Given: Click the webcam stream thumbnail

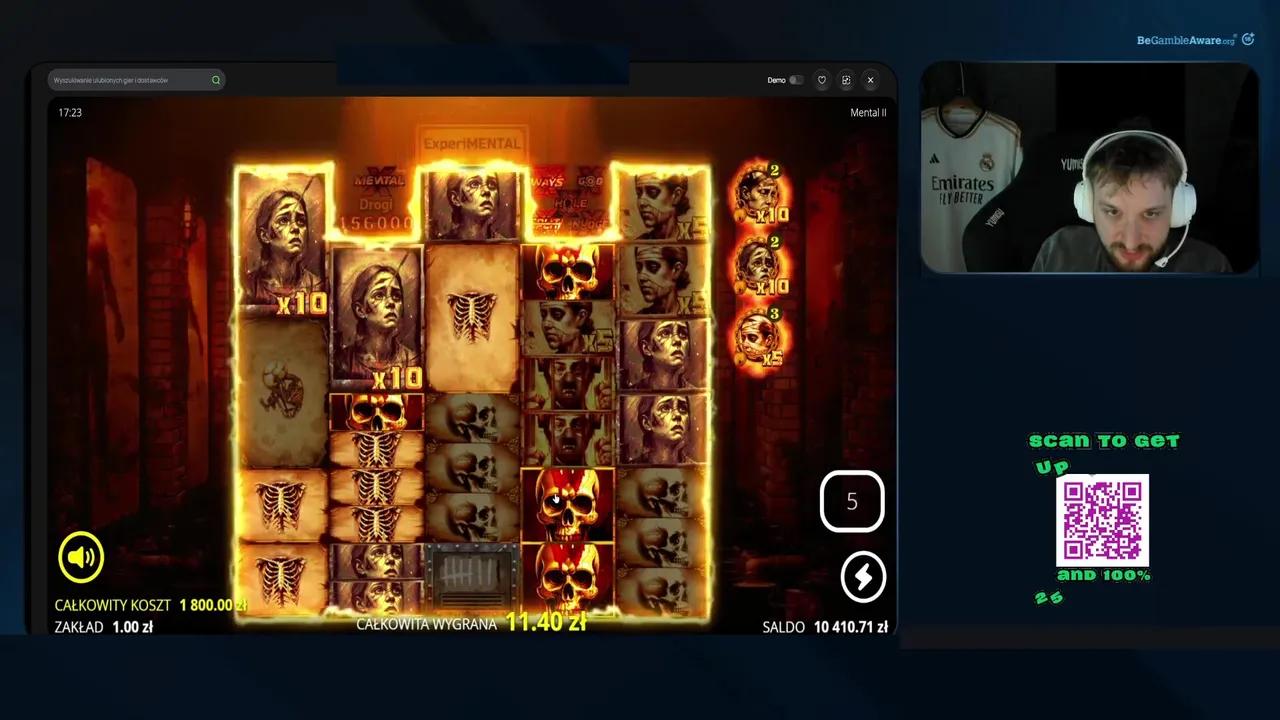Looking at the screenshot, I should click(1088, 169).
